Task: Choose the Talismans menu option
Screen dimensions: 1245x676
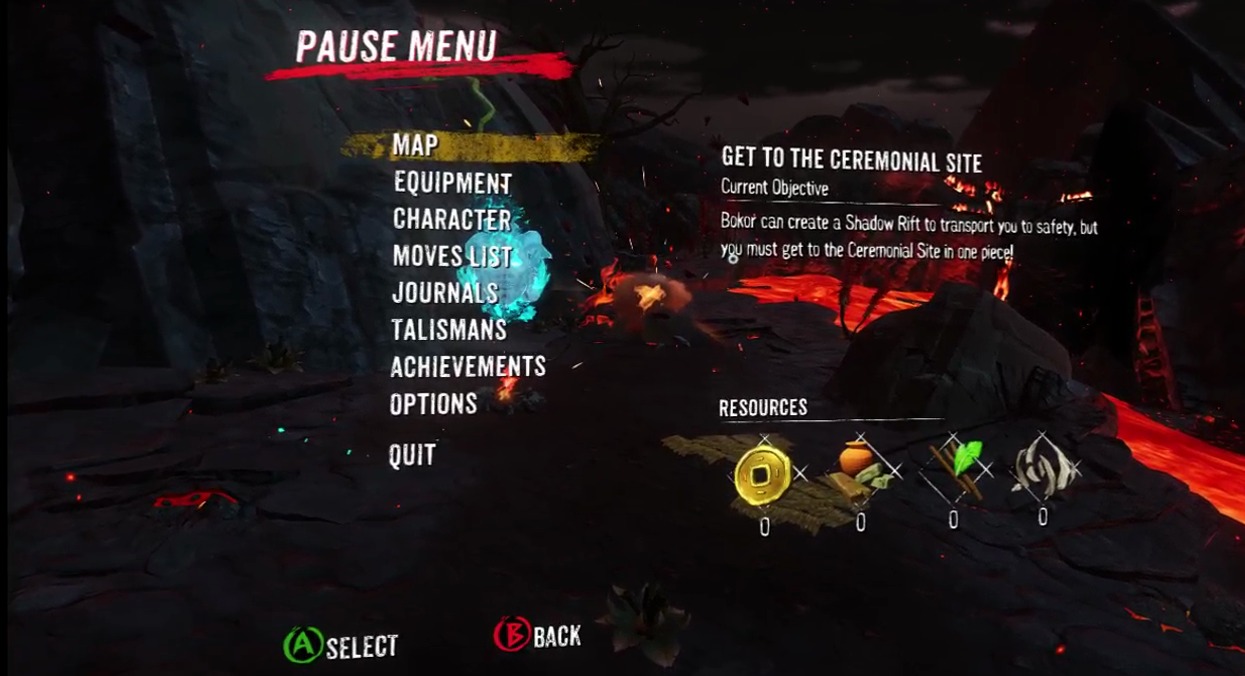Action: pyautogui.click(x=449, y=329)
